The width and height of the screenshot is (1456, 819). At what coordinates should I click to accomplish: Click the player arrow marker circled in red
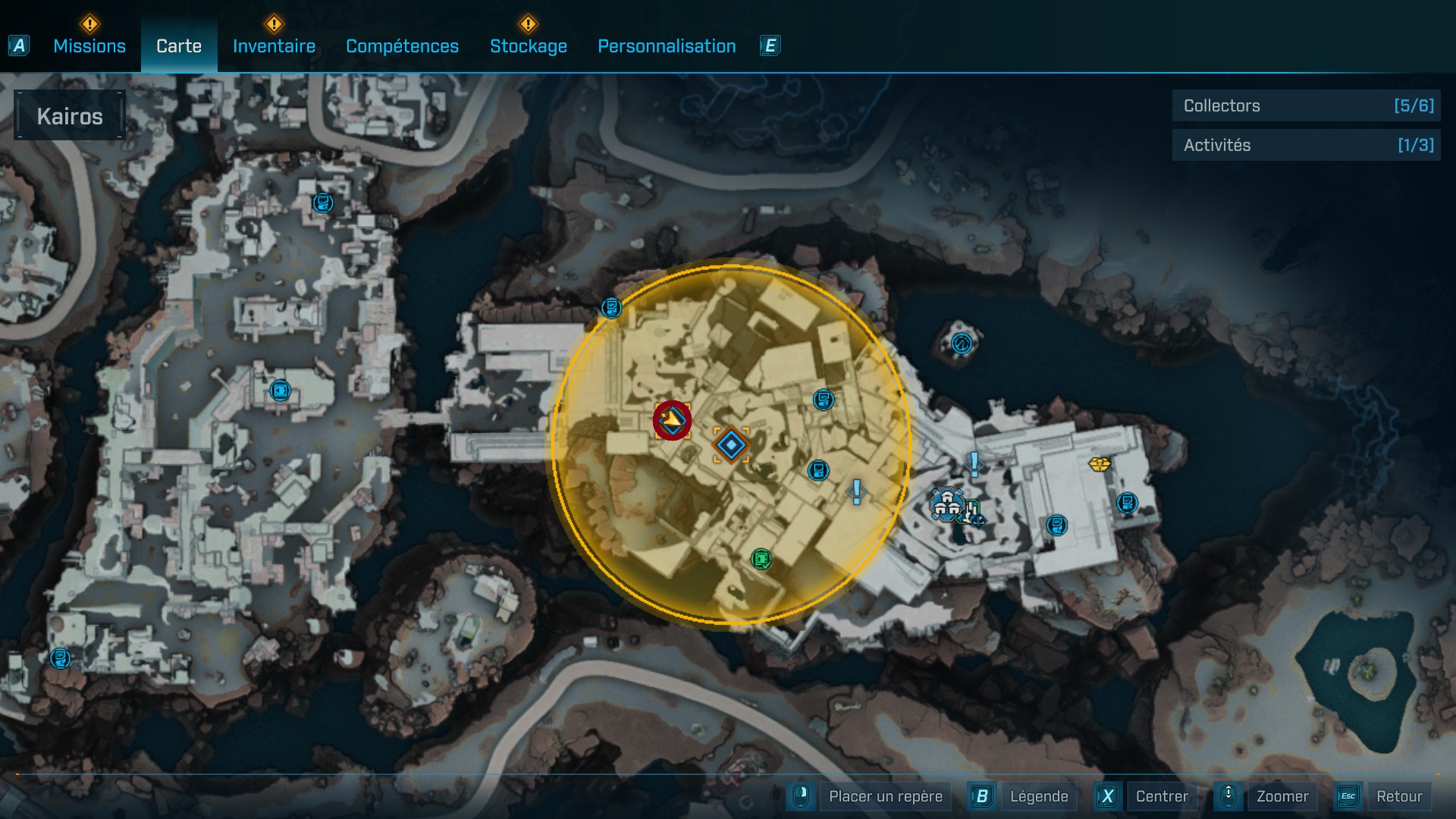coord(672,419)
